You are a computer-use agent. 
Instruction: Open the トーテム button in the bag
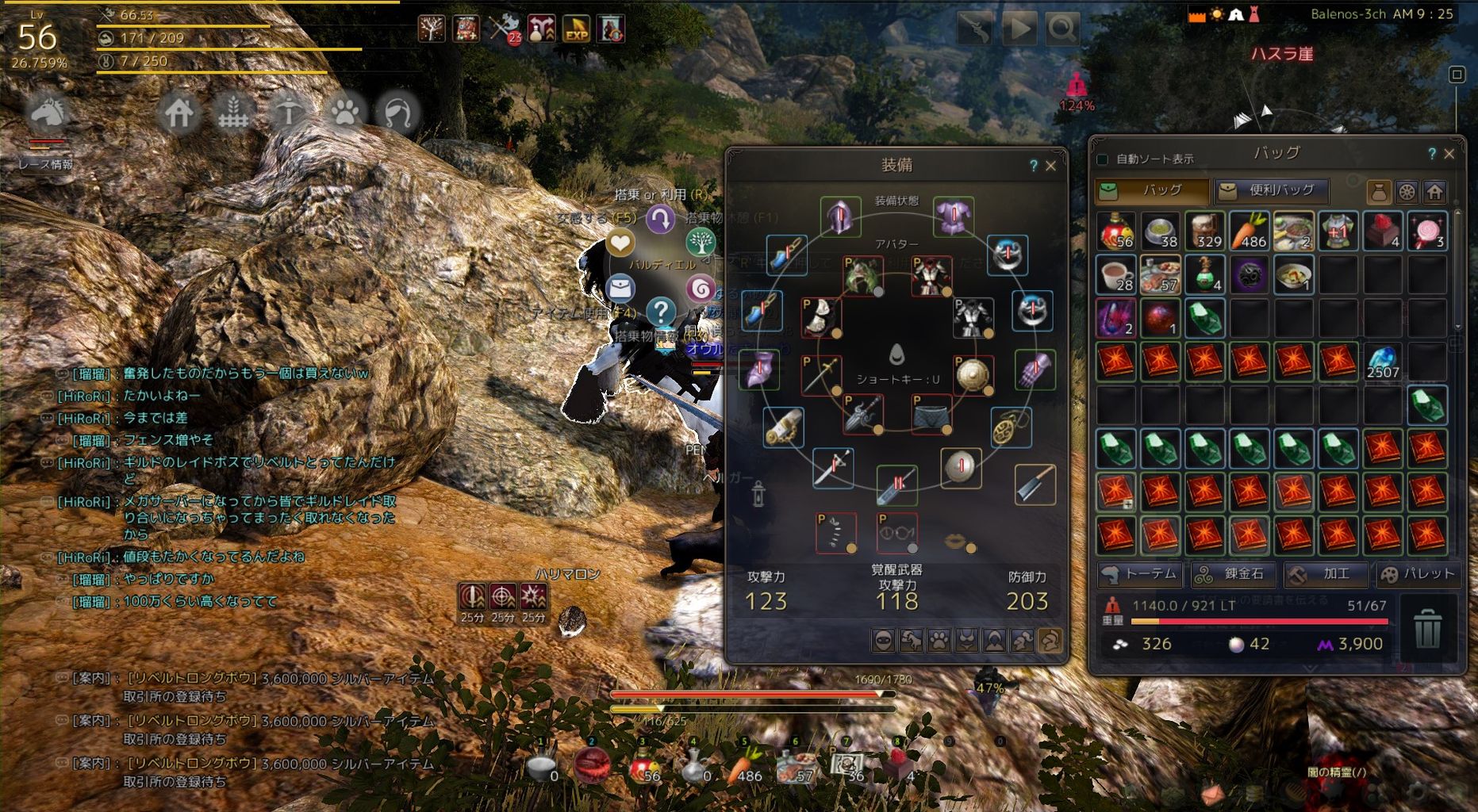pyautogui.click(x=1141, y=574)
